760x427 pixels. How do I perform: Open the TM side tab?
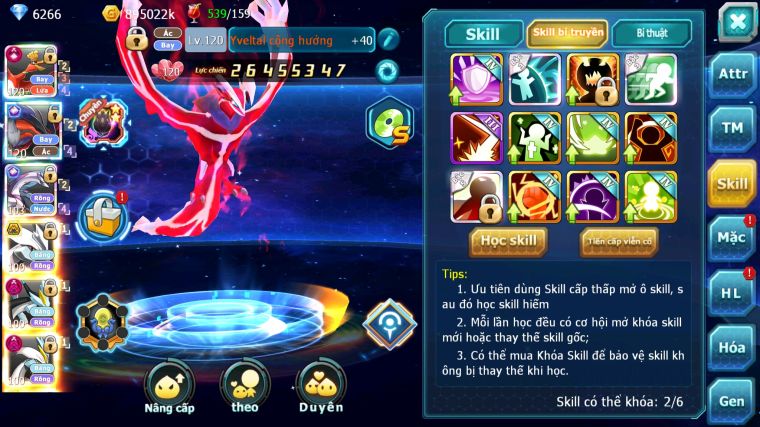732,129
